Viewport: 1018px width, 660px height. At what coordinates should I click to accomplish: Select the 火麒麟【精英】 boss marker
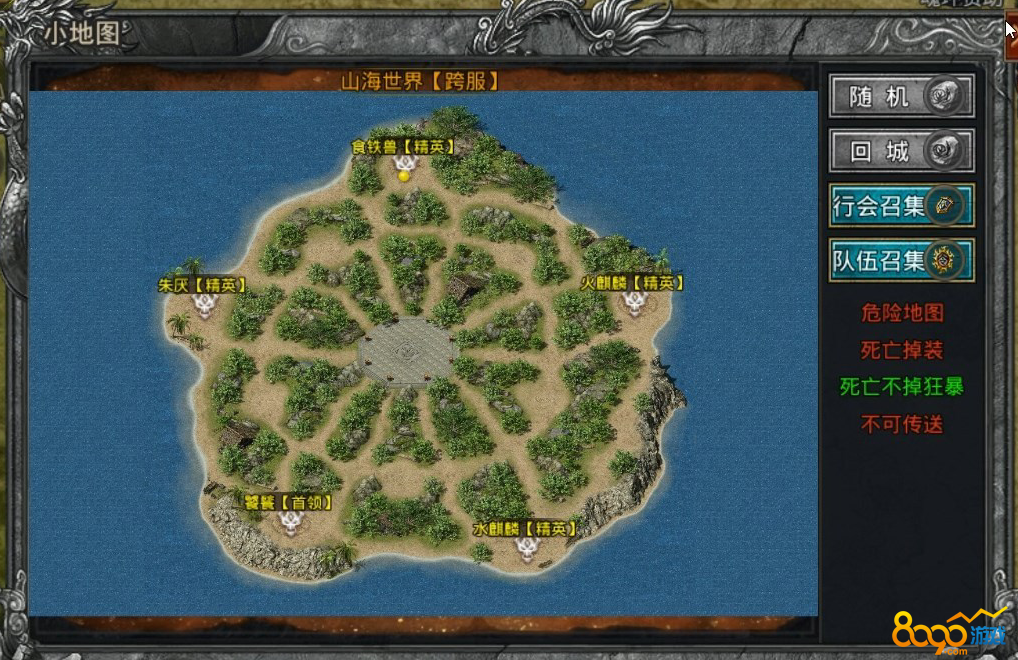(x=633, y=301)
